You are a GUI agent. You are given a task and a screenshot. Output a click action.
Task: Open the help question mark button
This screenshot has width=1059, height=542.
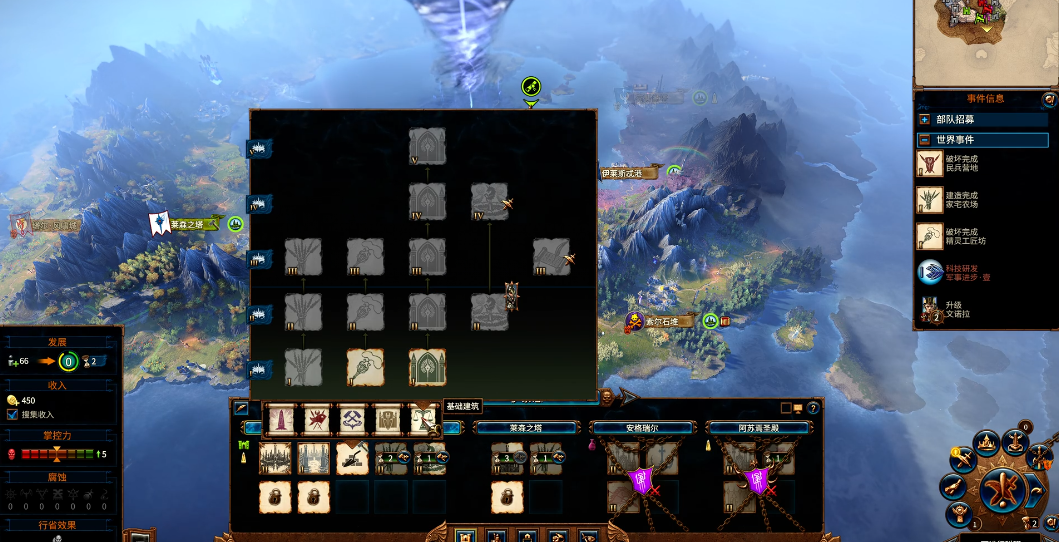click(x=814, y=408)
